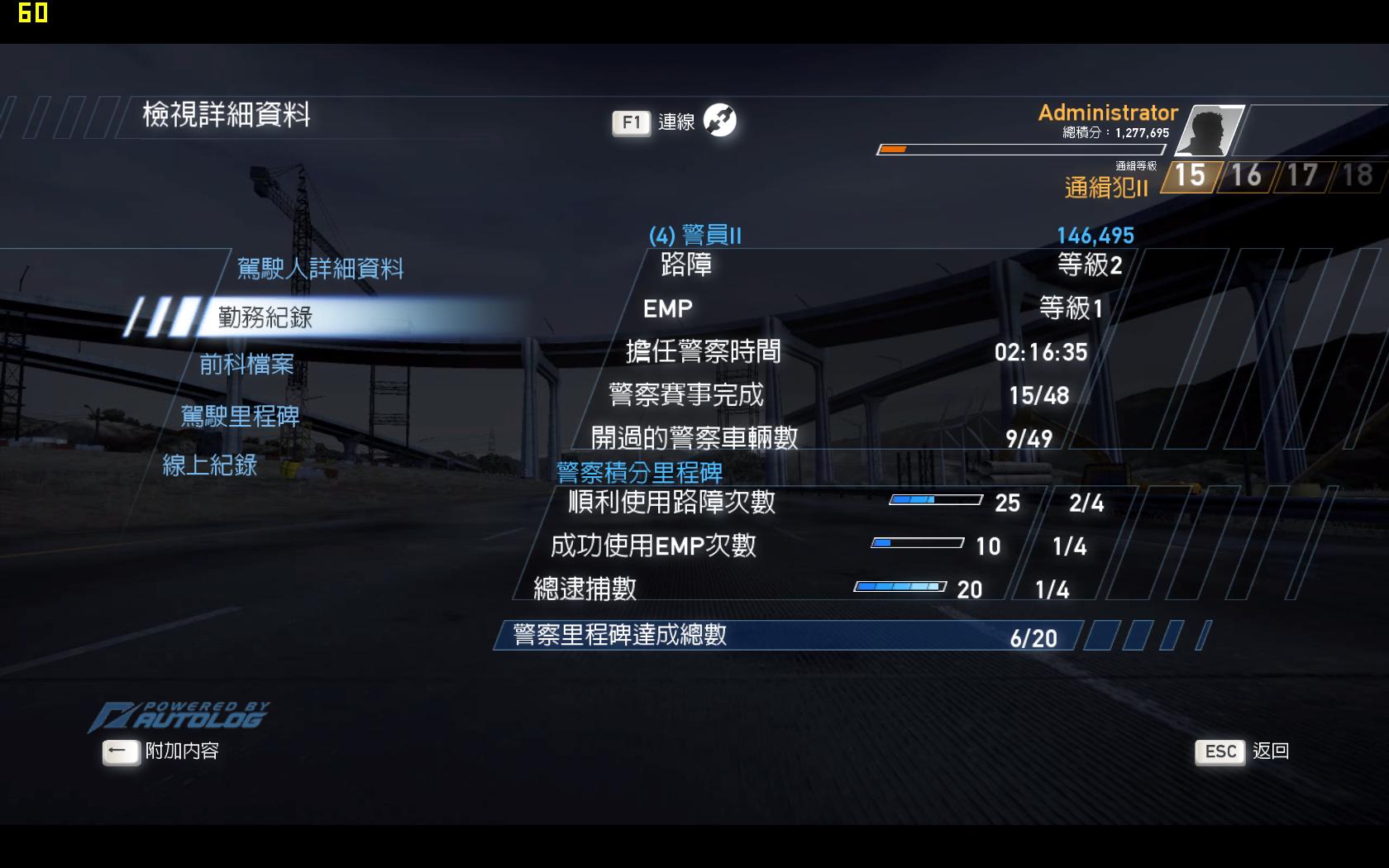Click the Powered by Autolog logo
The image size is (1389, 868).
(x=180, y=714)
